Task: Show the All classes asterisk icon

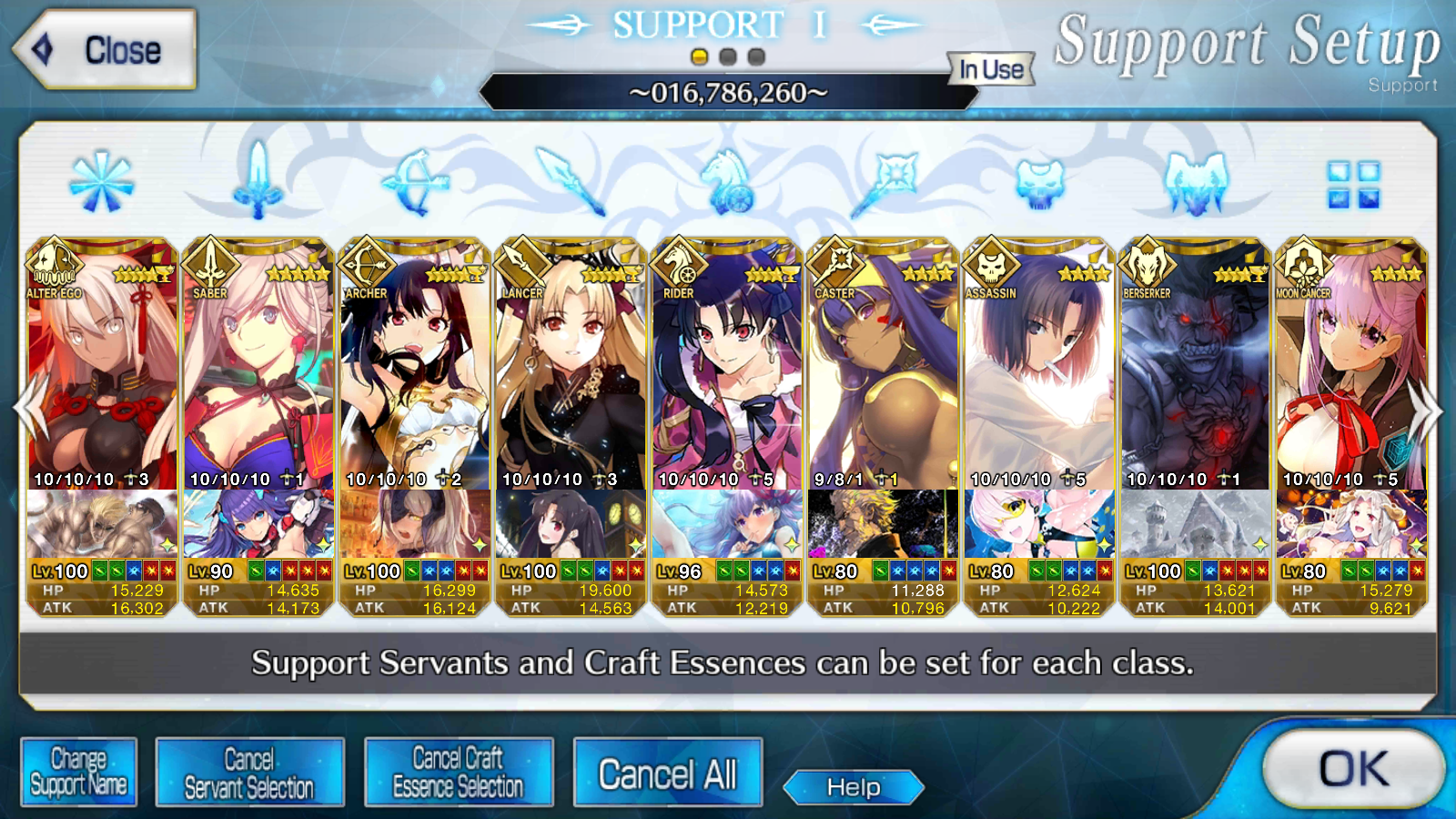Action: [101, 183]
